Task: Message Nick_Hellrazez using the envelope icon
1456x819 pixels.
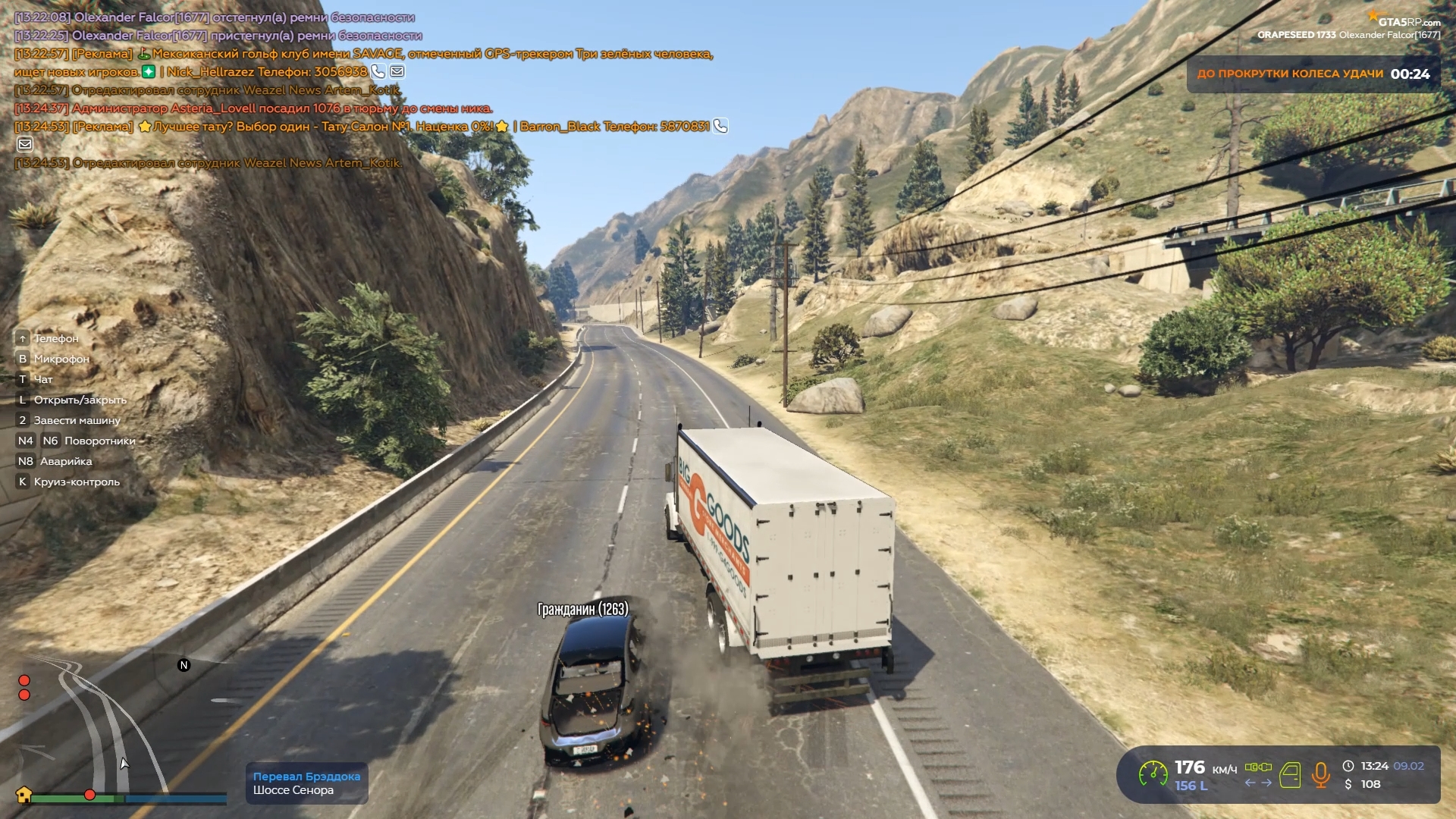Action: [x=397, y=72]
